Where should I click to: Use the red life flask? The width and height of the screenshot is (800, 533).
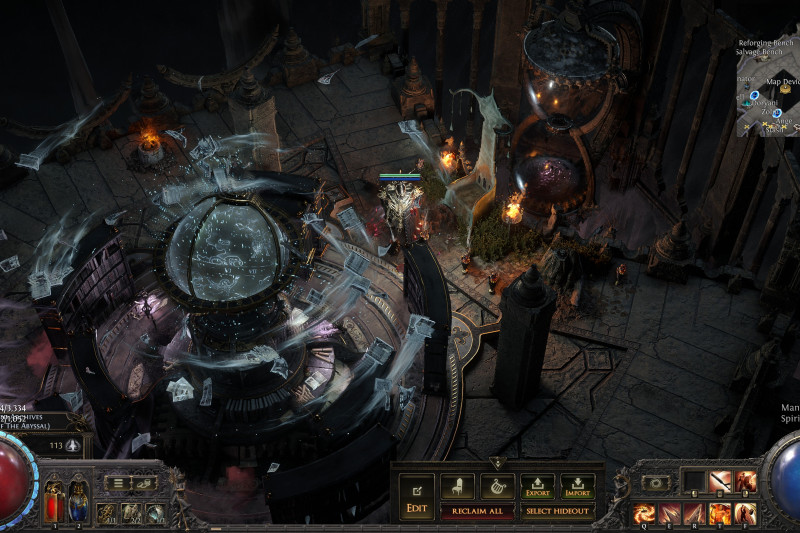coord(51,495)
